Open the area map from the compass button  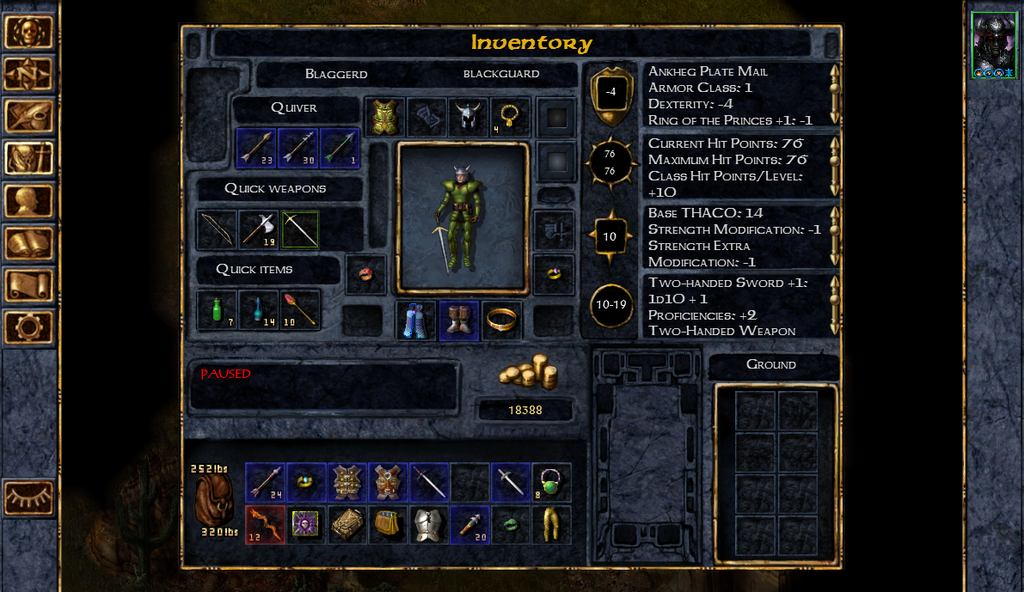pos(29,74)
